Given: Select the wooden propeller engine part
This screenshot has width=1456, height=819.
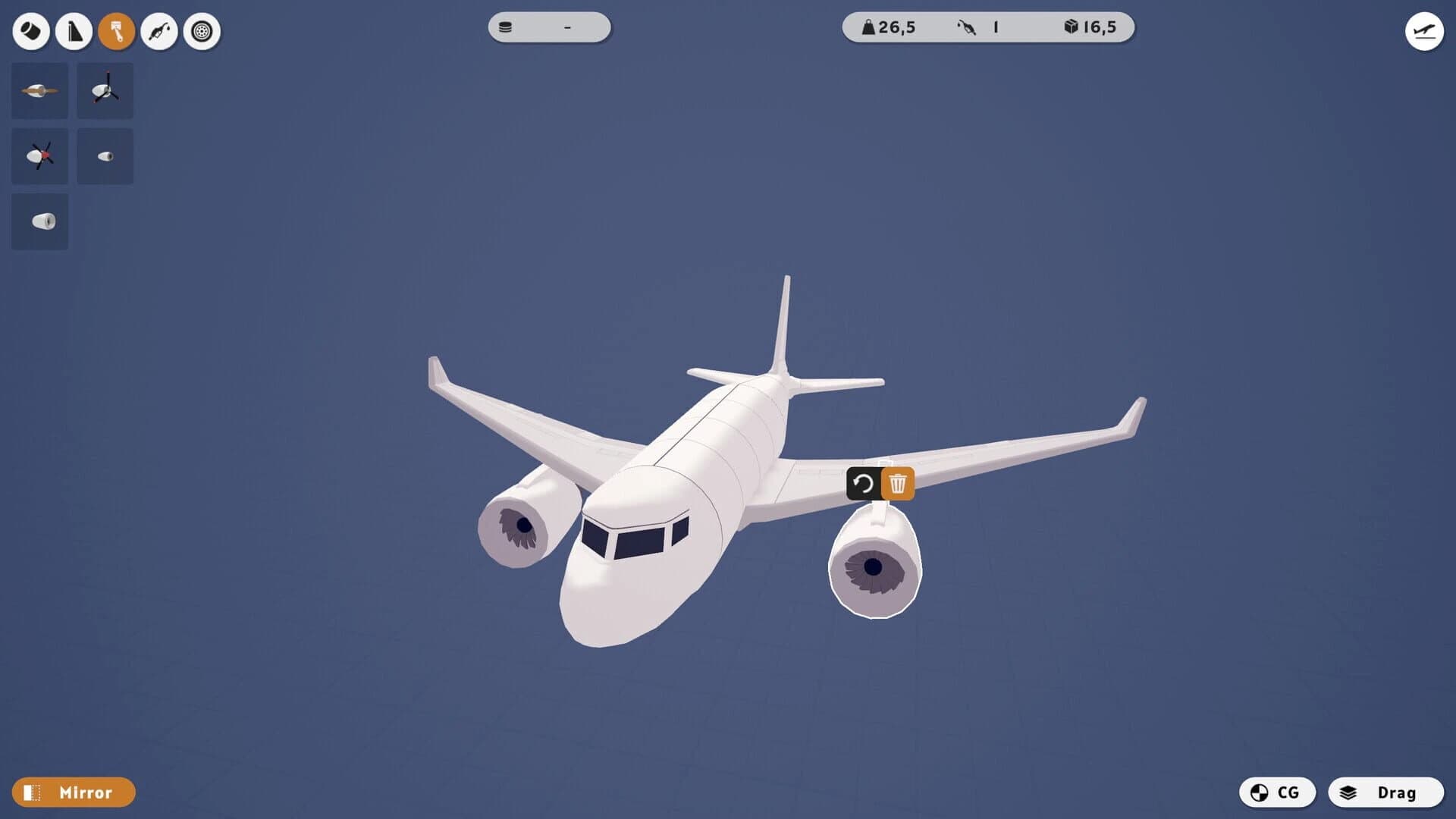Looking at the screenshot, I should 39,90.
